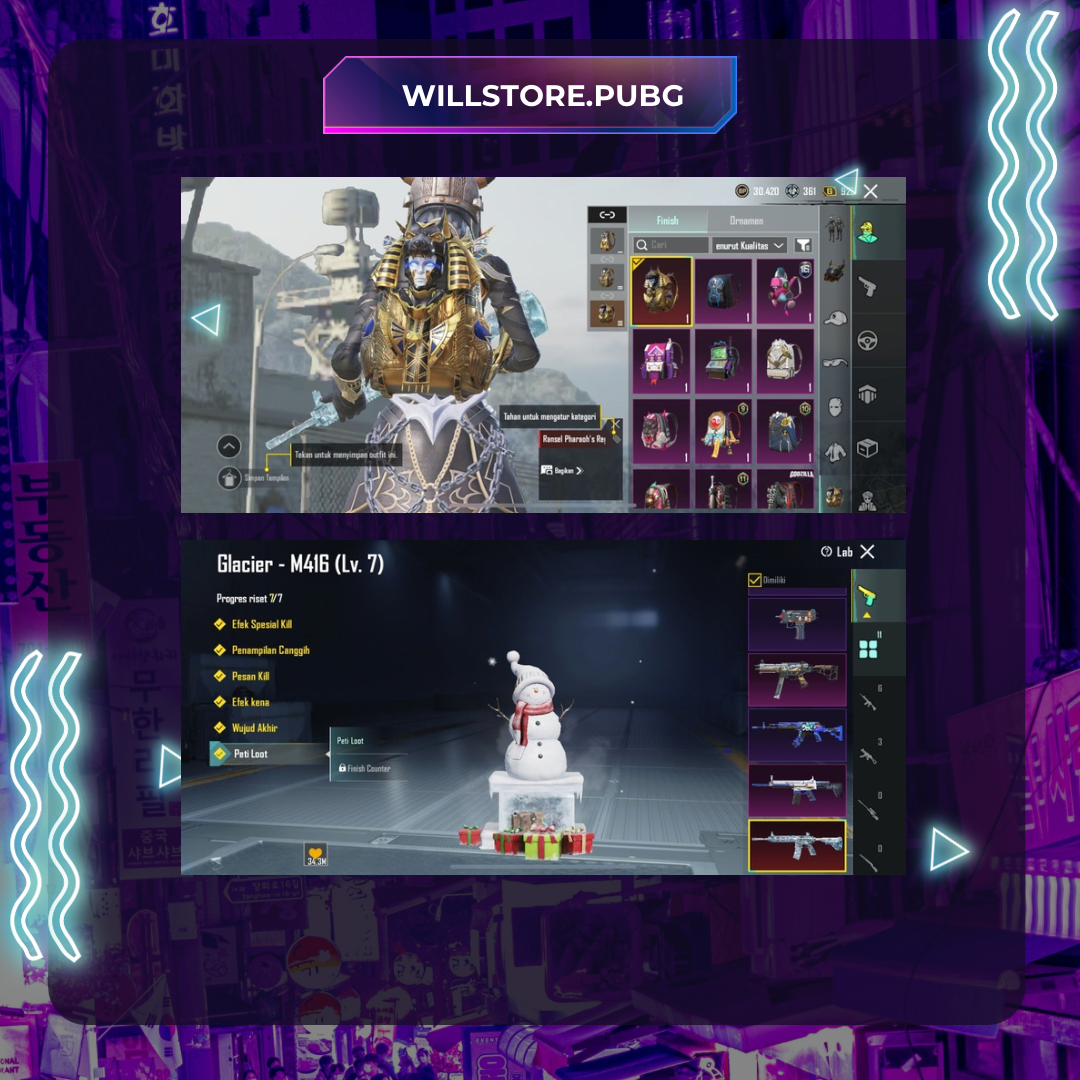This screenshot has width=1080, height=1080.
Task: Choose the white and gold backpack slot
Action: click(x=785, y=362)
